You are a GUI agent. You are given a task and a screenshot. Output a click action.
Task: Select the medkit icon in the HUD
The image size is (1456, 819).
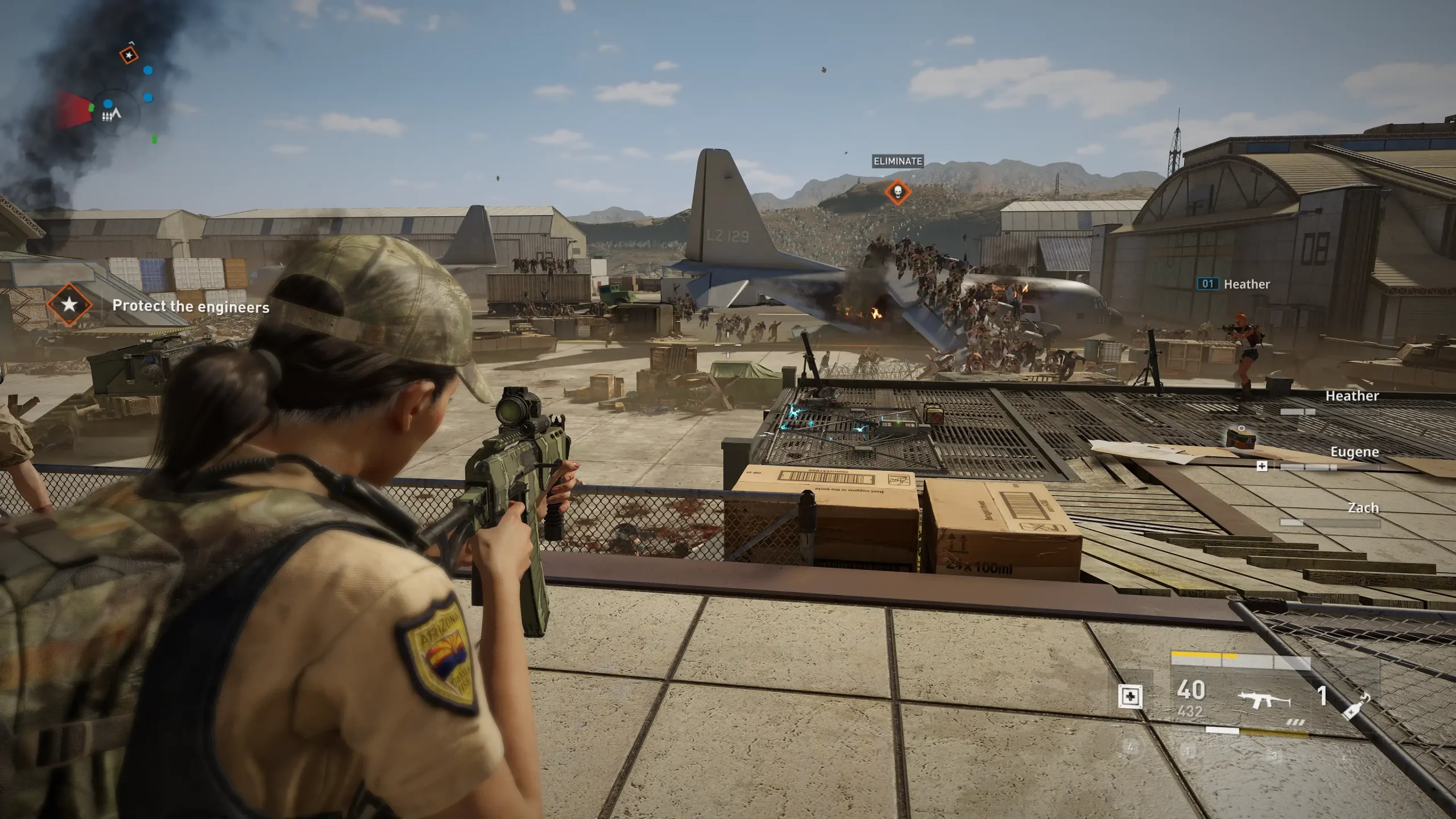click(x=1130, y=697)
